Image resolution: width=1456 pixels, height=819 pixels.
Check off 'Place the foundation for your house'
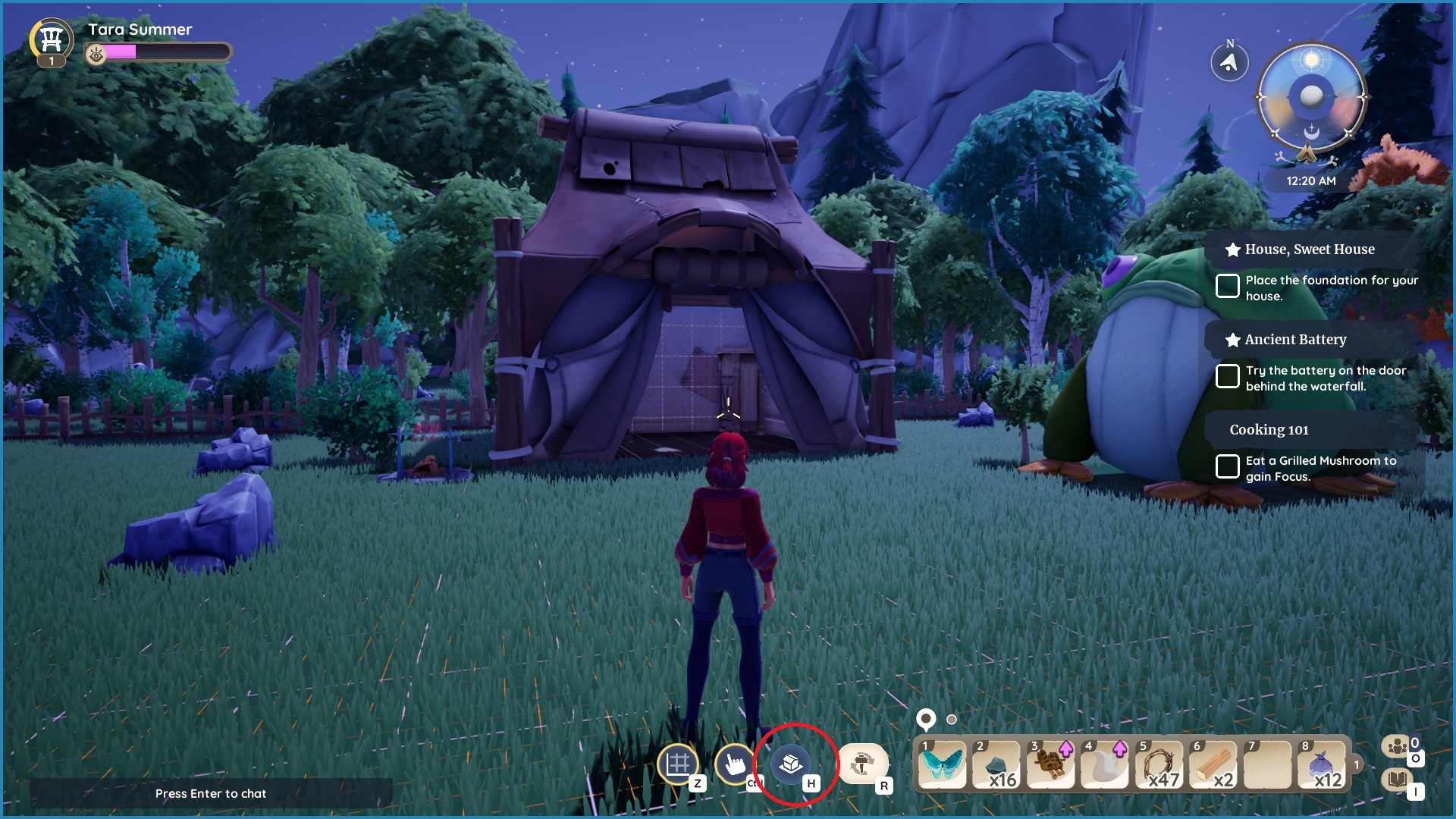(1228, 285)
